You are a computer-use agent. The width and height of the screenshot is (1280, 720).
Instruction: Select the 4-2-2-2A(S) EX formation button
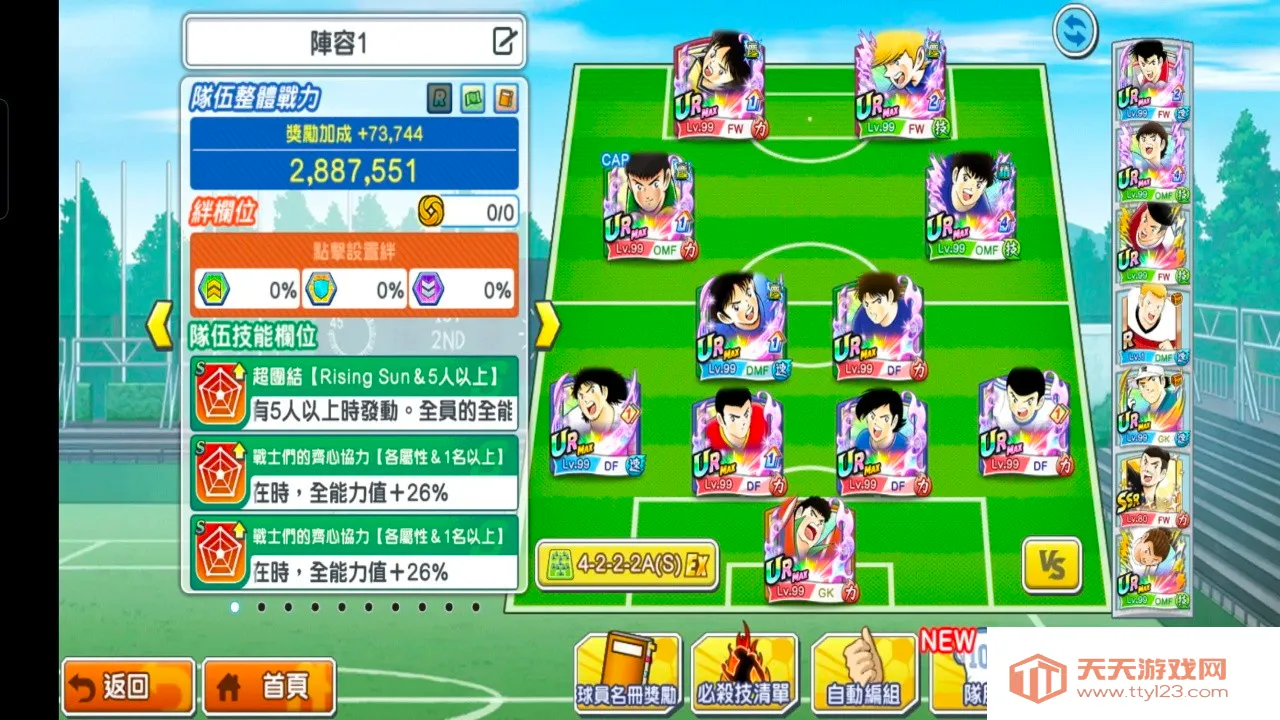click(x=627, y=566)
